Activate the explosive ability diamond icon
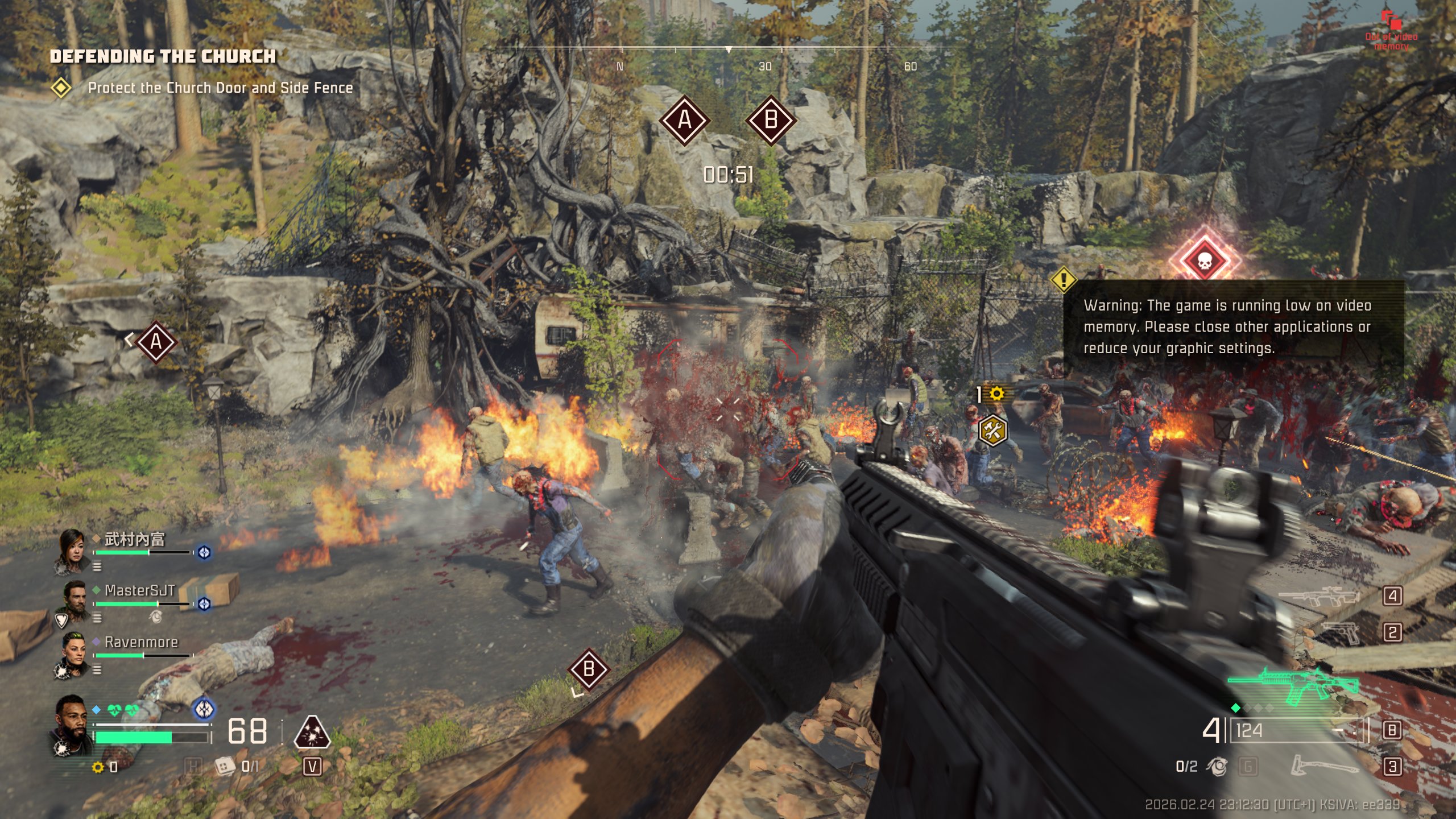Viewport: 1456px width, 819px height. [312, 732]
